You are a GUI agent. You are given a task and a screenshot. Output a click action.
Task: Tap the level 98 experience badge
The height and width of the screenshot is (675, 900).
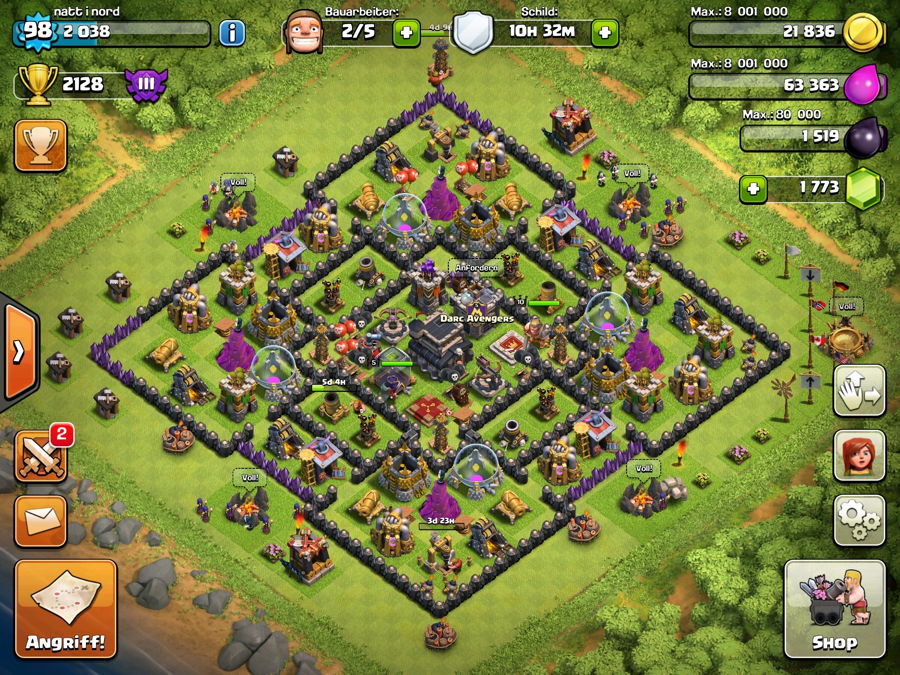tap(36, 31)
